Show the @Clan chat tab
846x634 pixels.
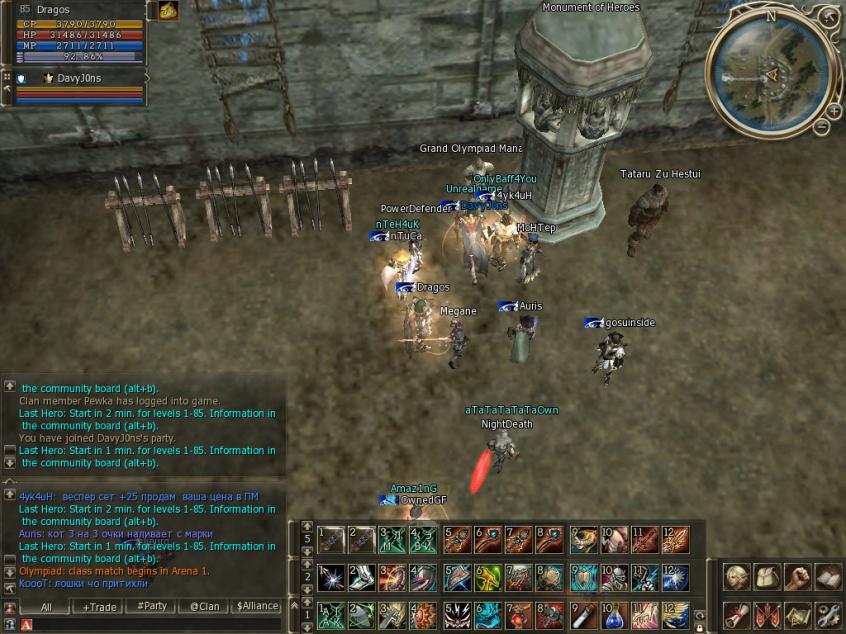(x=204, y=607)
